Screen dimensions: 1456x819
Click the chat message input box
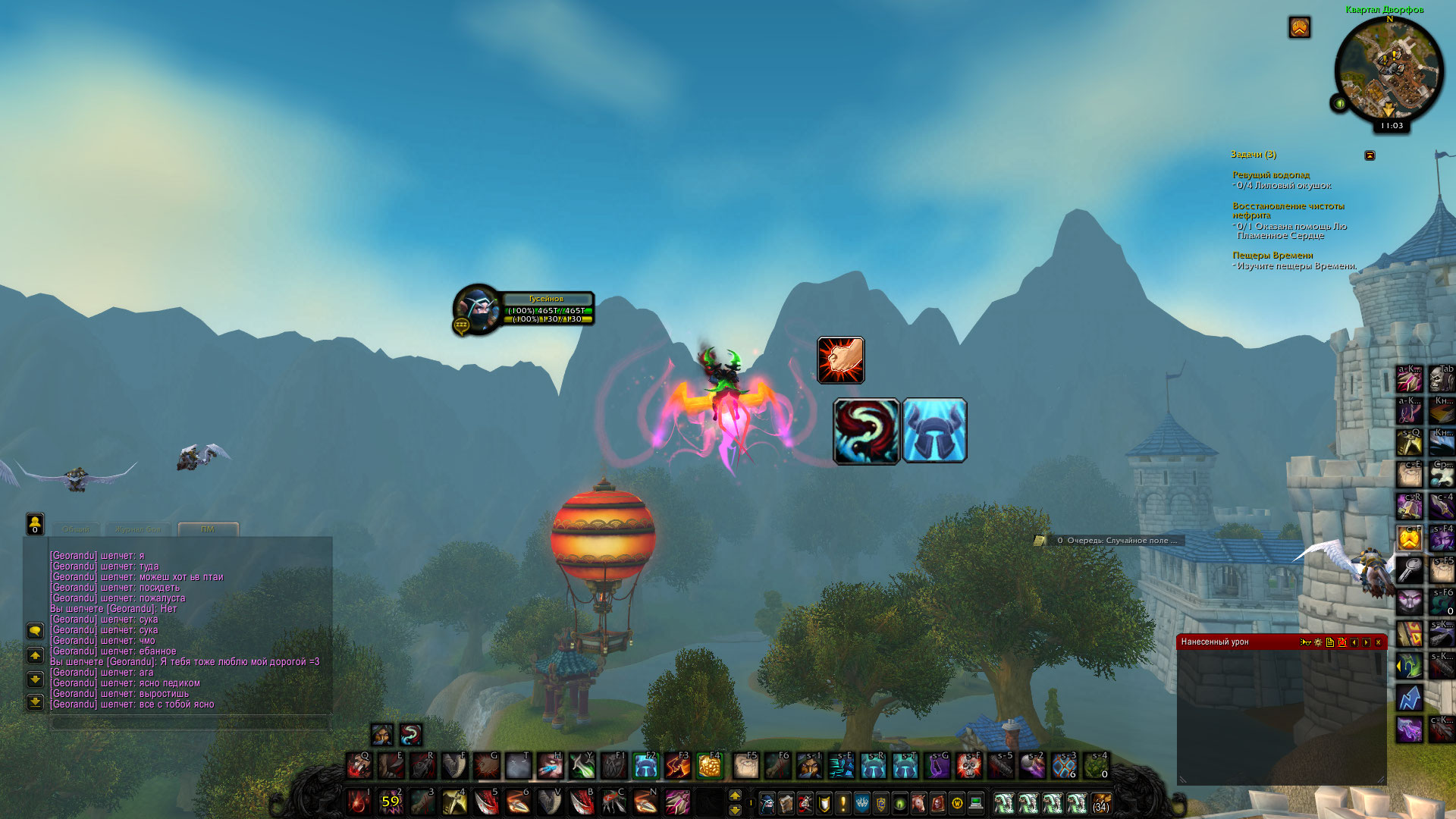pos(190,723)
